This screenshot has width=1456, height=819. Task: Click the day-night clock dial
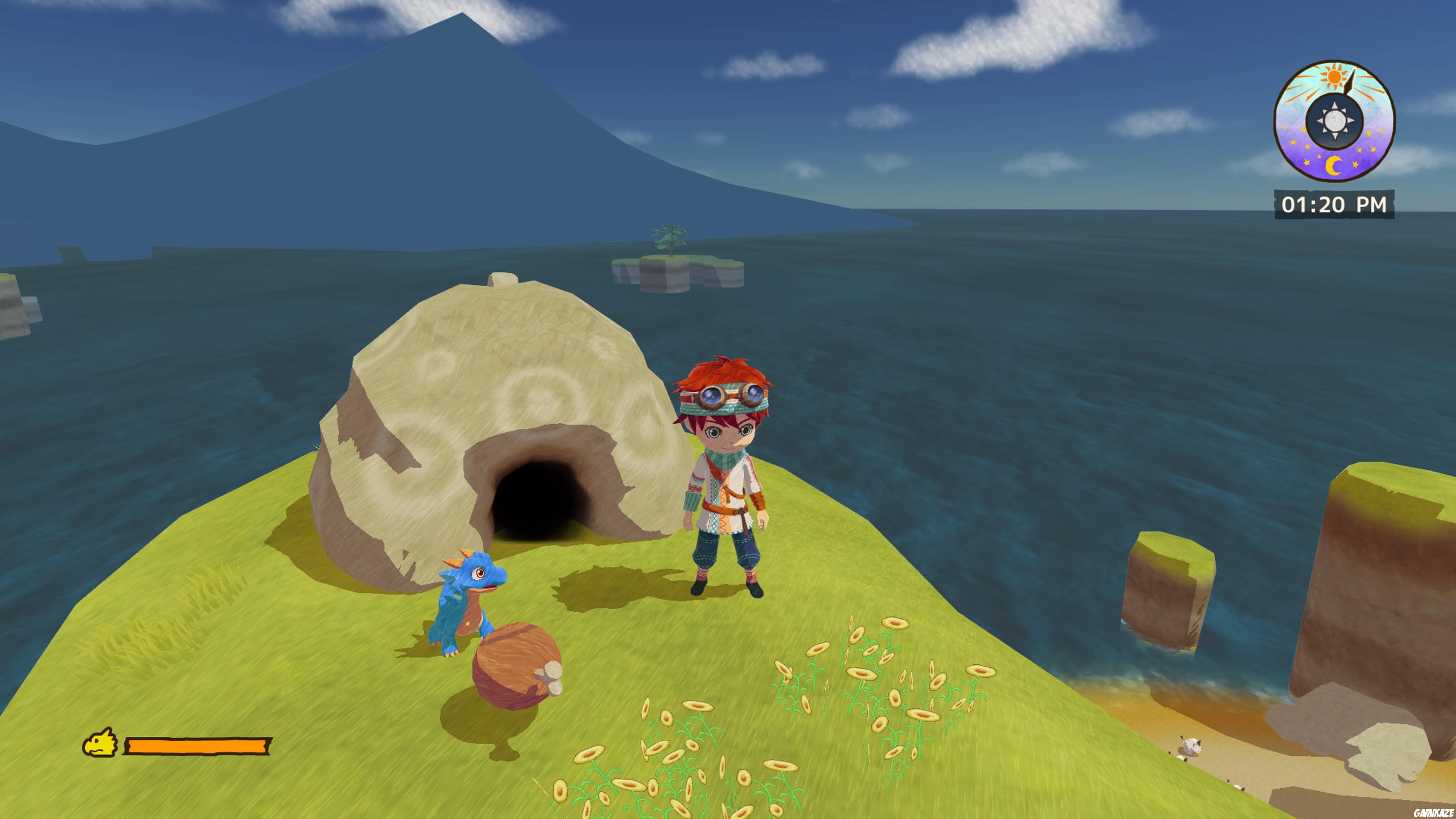pyautogui.click(x=1334, y=121)
